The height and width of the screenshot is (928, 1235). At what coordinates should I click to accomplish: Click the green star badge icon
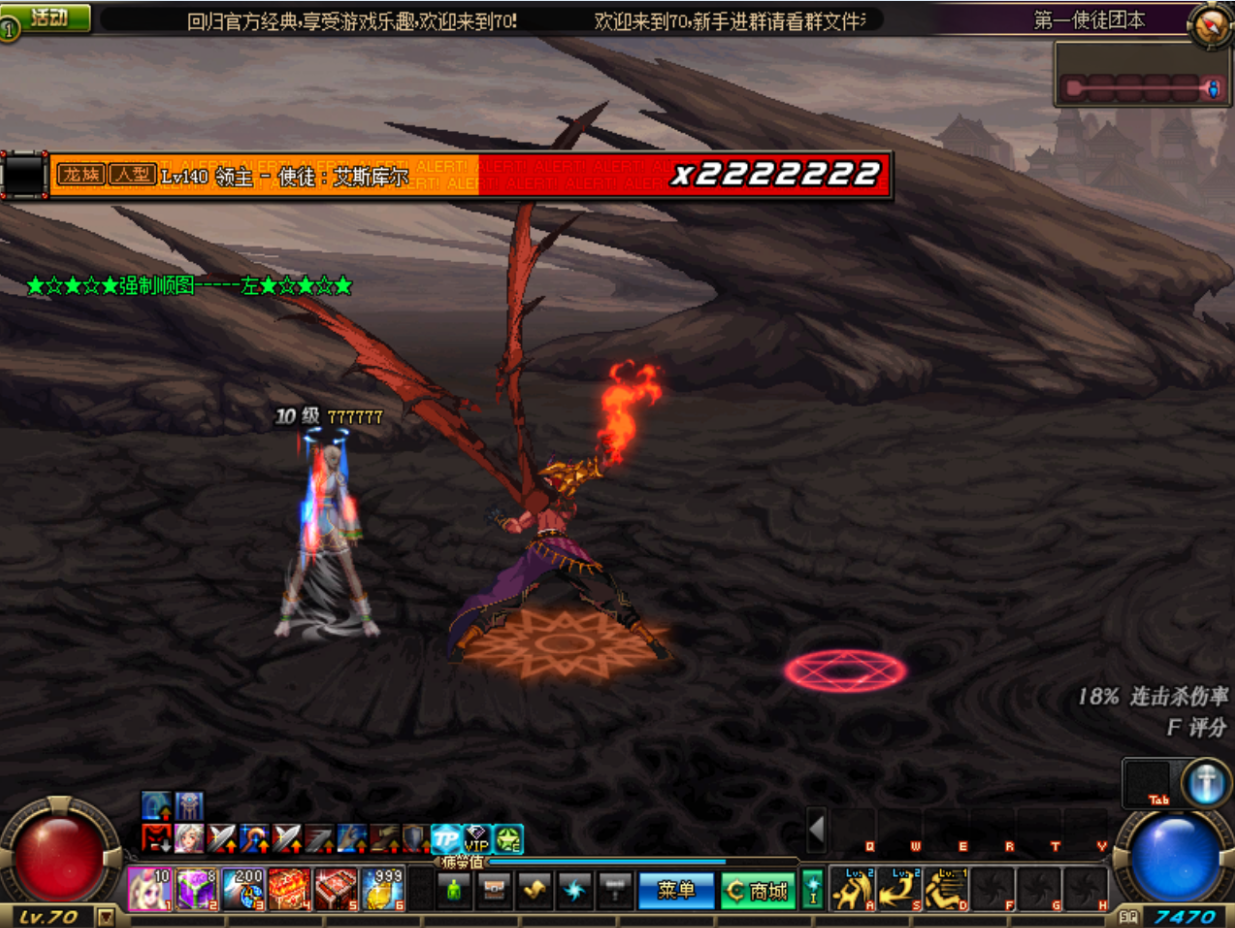point(509,839)
